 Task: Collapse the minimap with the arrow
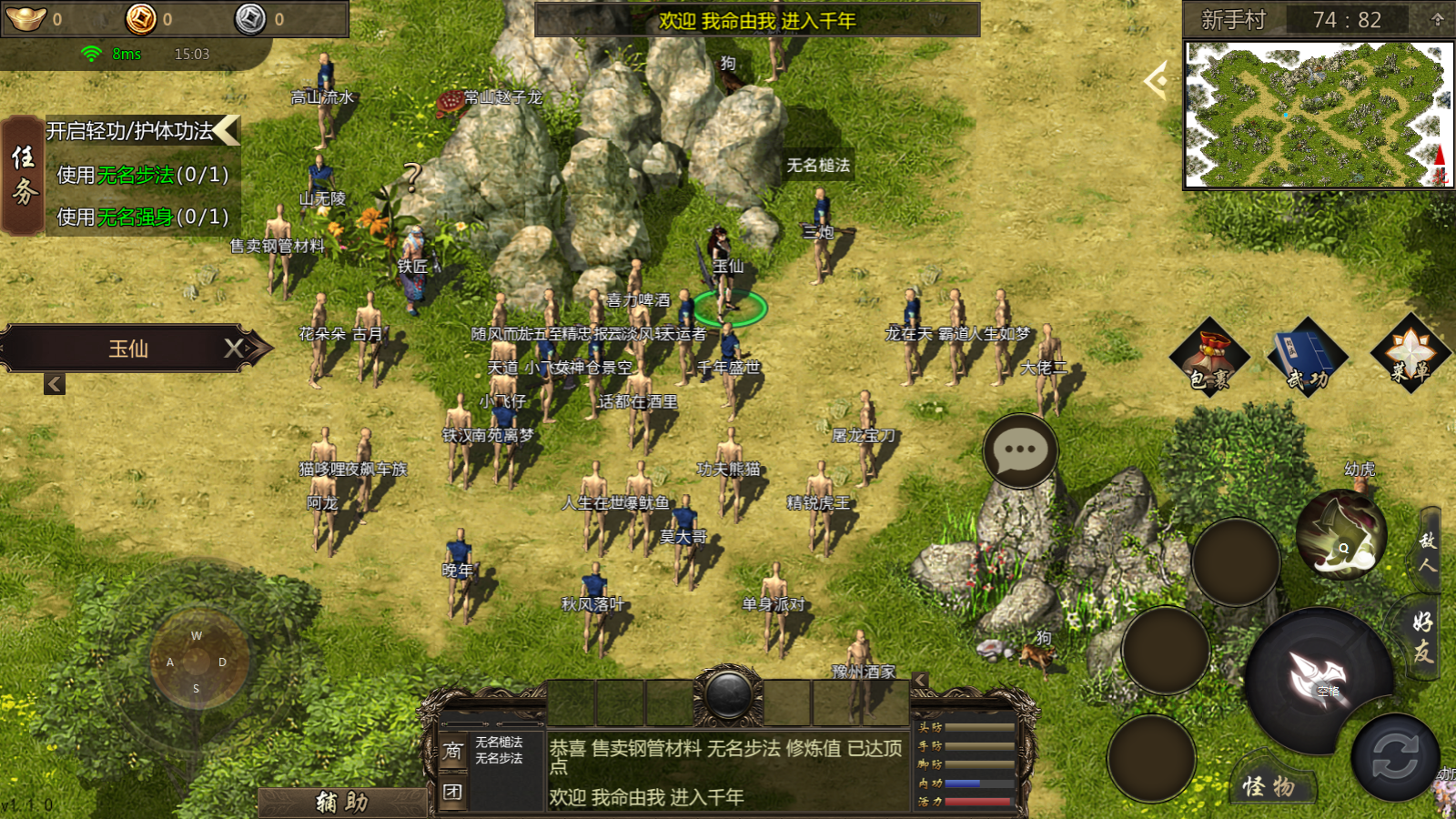point(1157,81)
